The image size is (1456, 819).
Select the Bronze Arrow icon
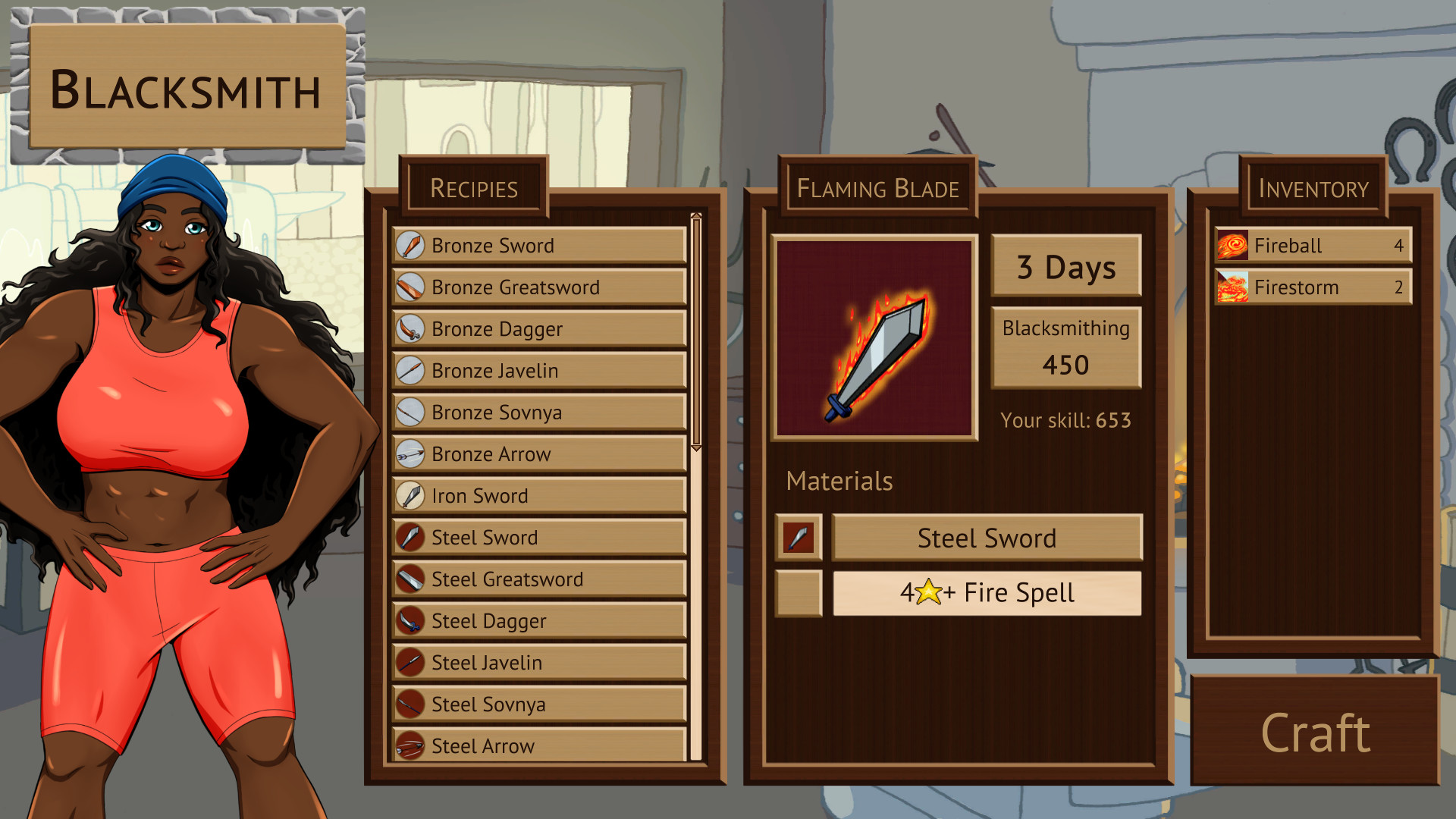click(410, 453)
